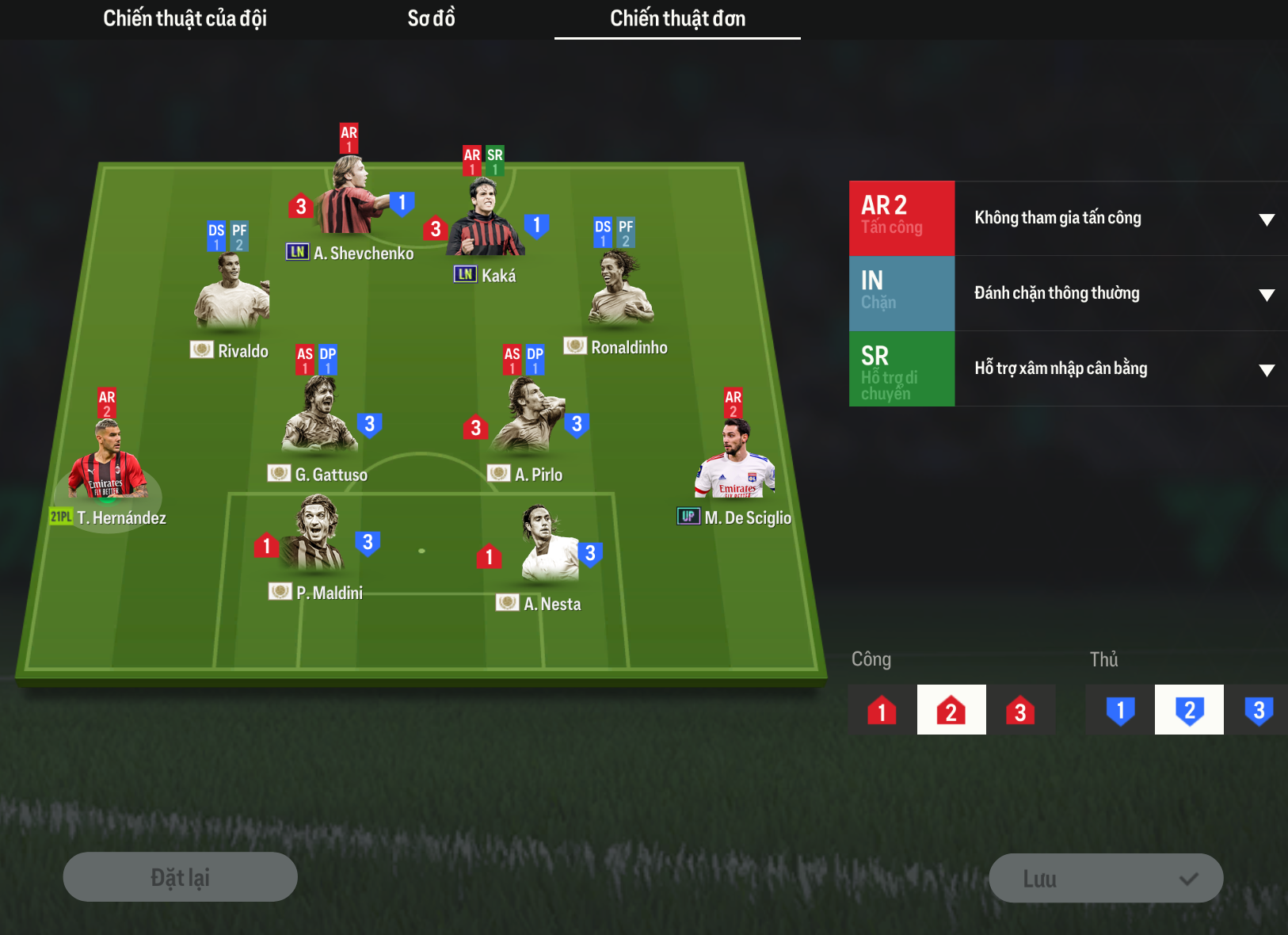Save tactics with the Lưu button
The height and width of the screenshot is (935, 1288).
point(1106,878)
